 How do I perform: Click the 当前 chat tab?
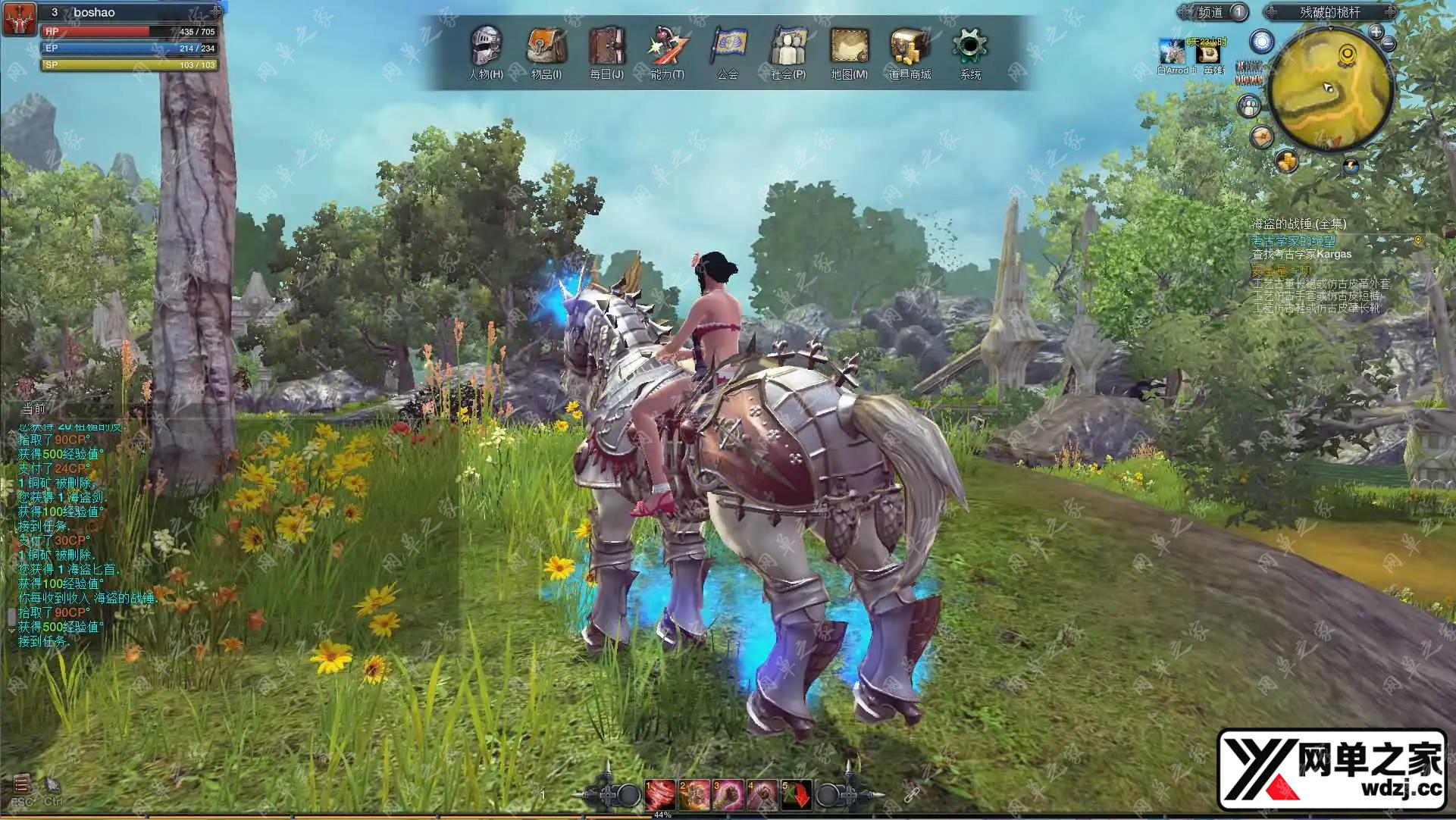point(33,408)
